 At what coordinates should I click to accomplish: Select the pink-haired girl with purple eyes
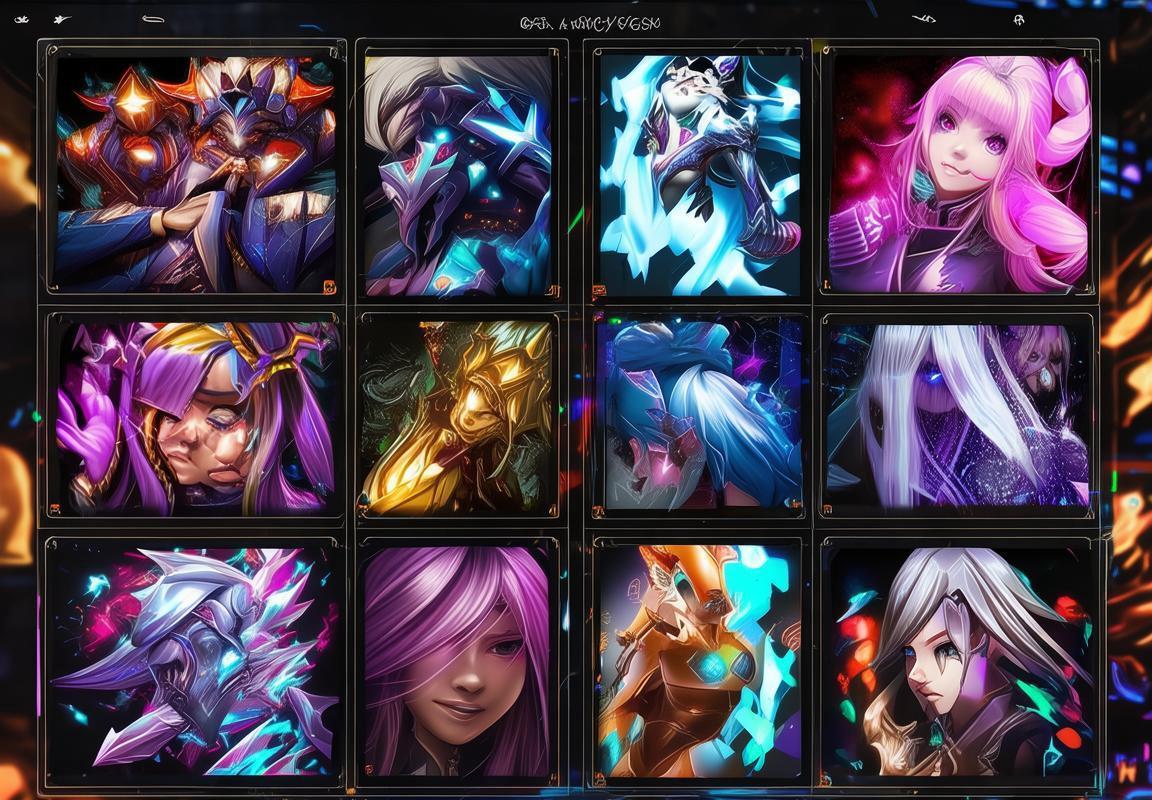tap(960, 172)
